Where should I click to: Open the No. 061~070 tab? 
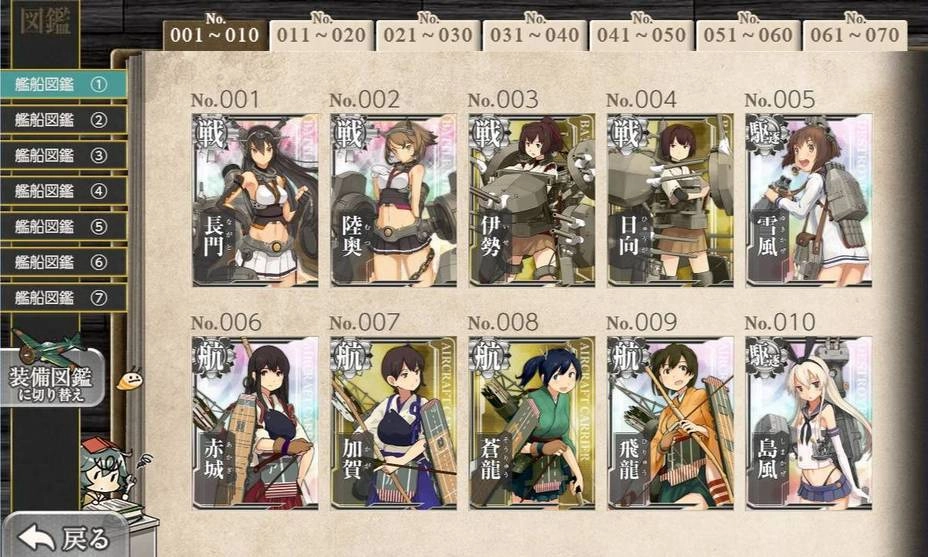pos(855,36)
